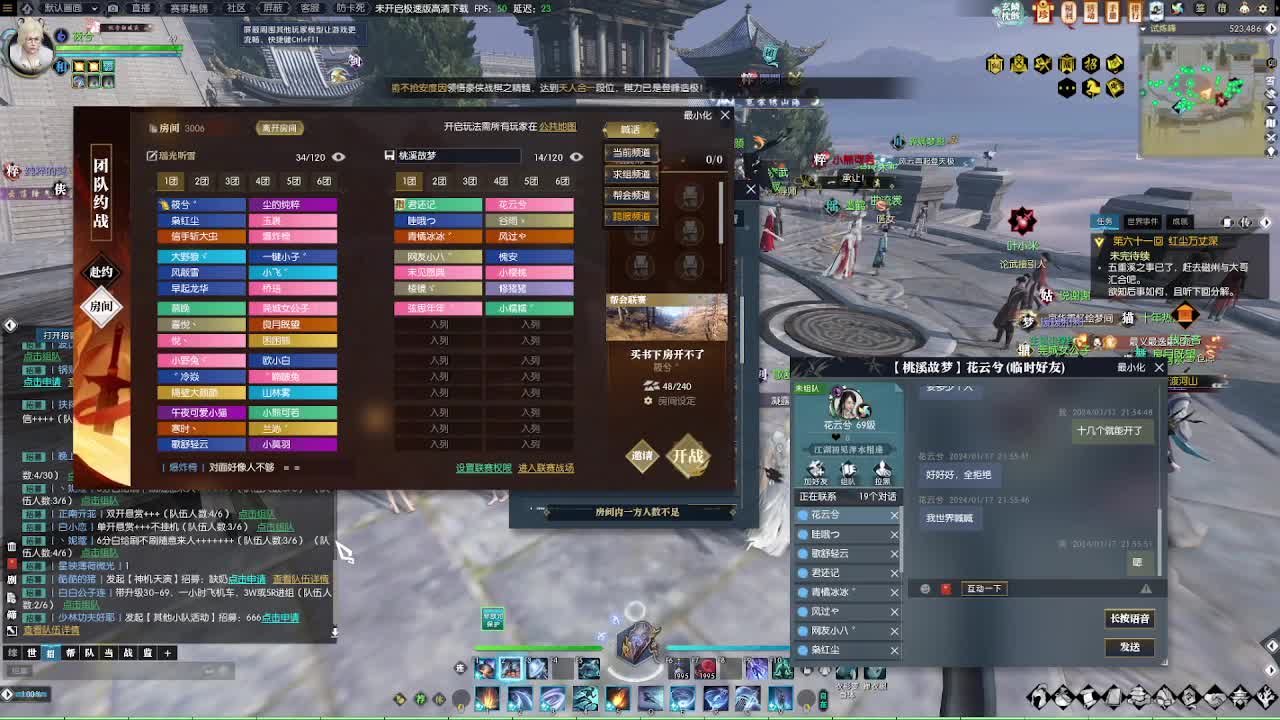Click the screenshot camera icon in the top bar
This screenshot has height=720, width=1280.
[x=114, y=8]
